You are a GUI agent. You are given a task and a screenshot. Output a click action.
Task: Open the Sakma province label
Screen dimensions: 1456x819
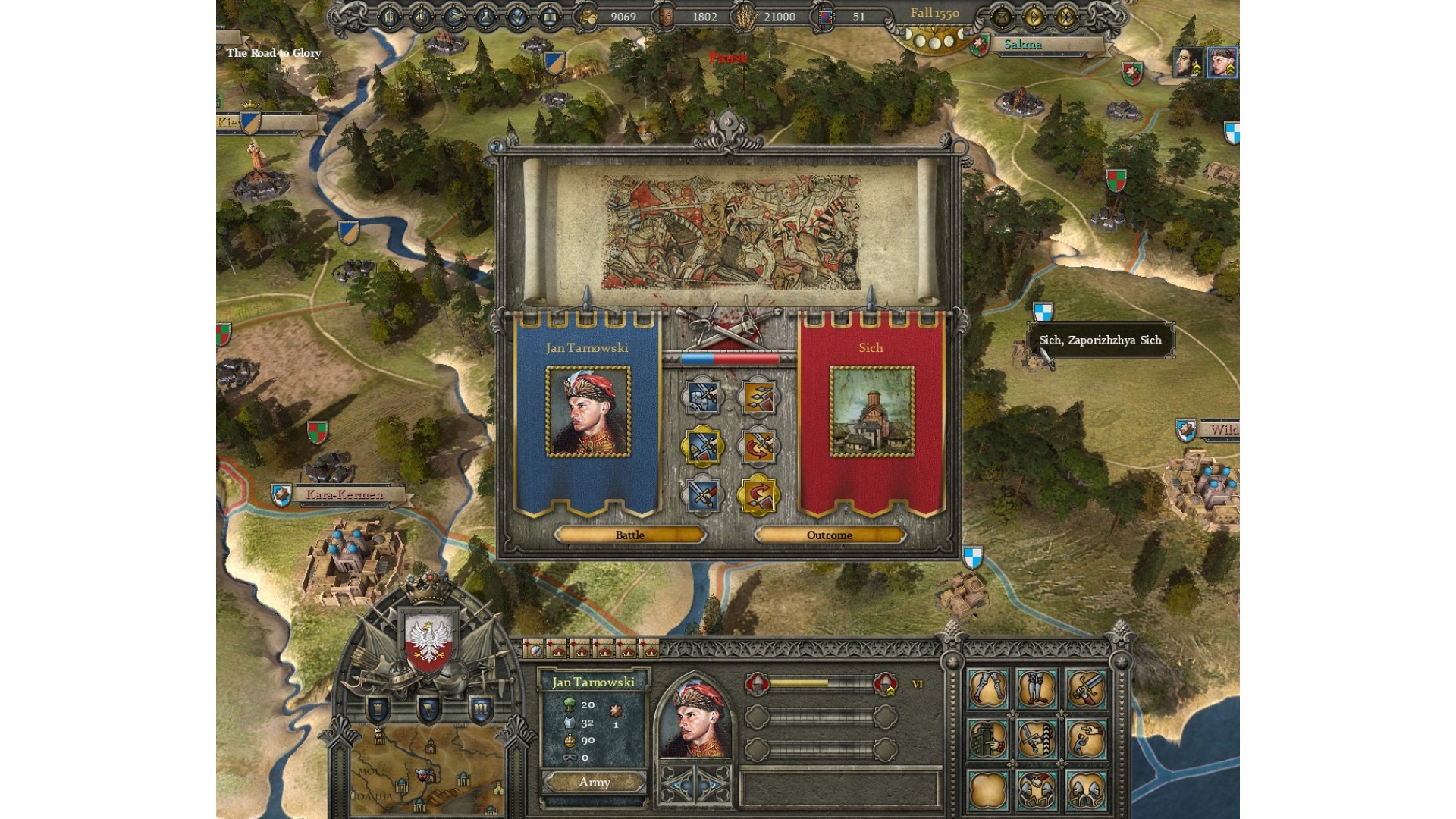point(1023,45)
